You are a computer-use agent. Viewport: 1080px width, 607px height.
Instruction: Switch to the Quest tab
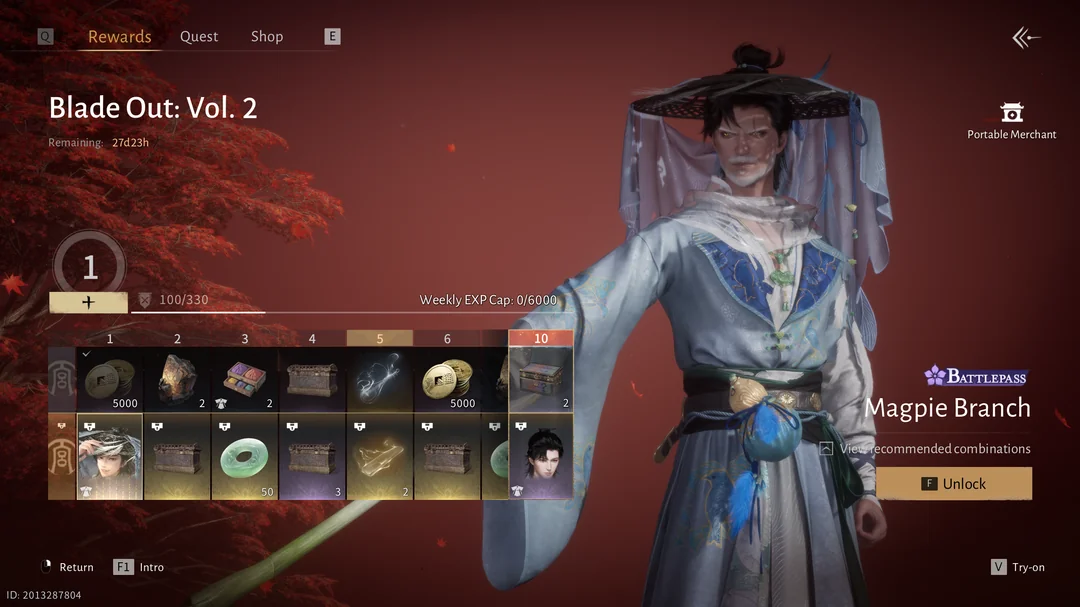pos(199,37)
